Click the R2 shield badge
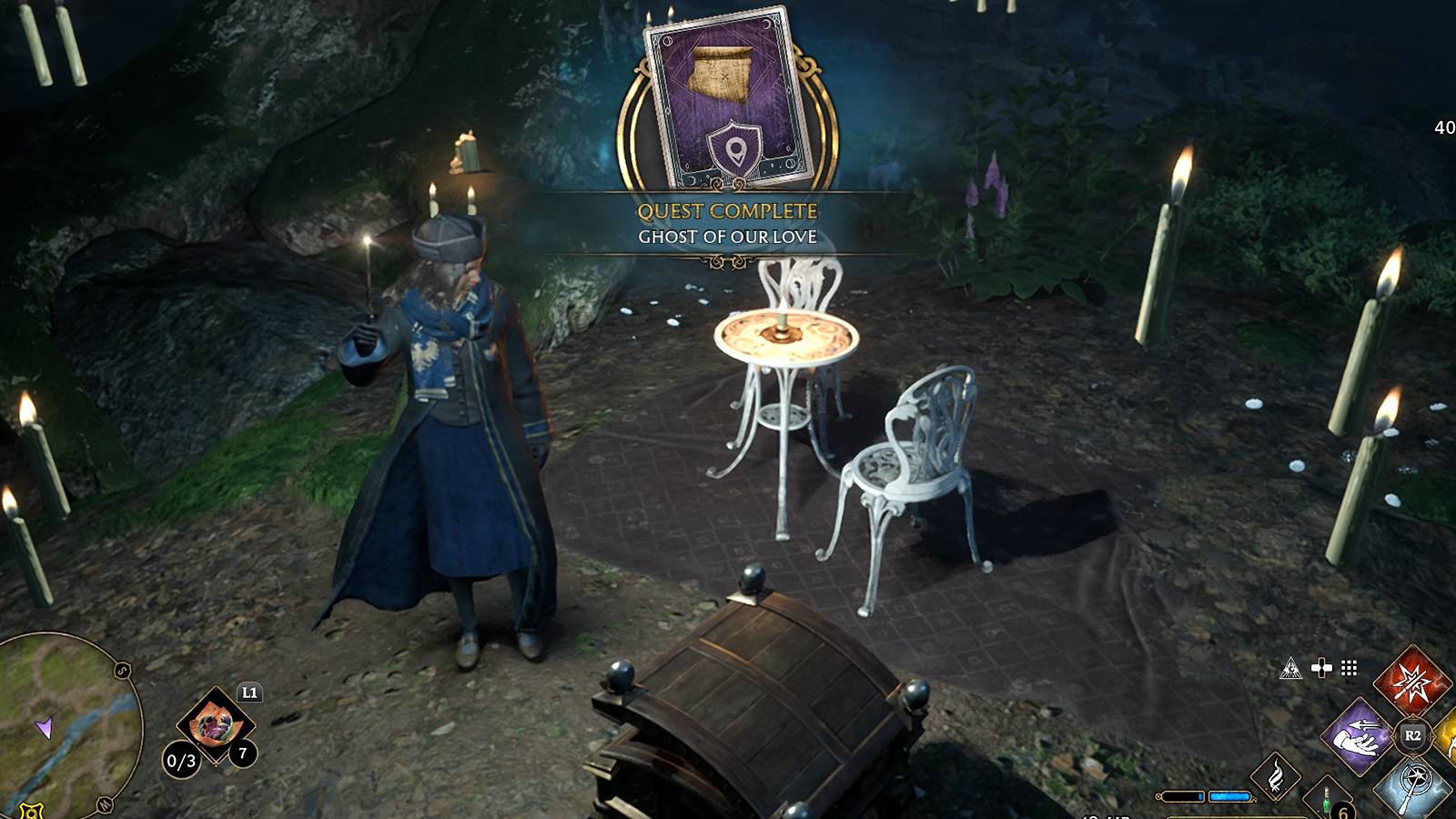 [x=1411, y=734]
